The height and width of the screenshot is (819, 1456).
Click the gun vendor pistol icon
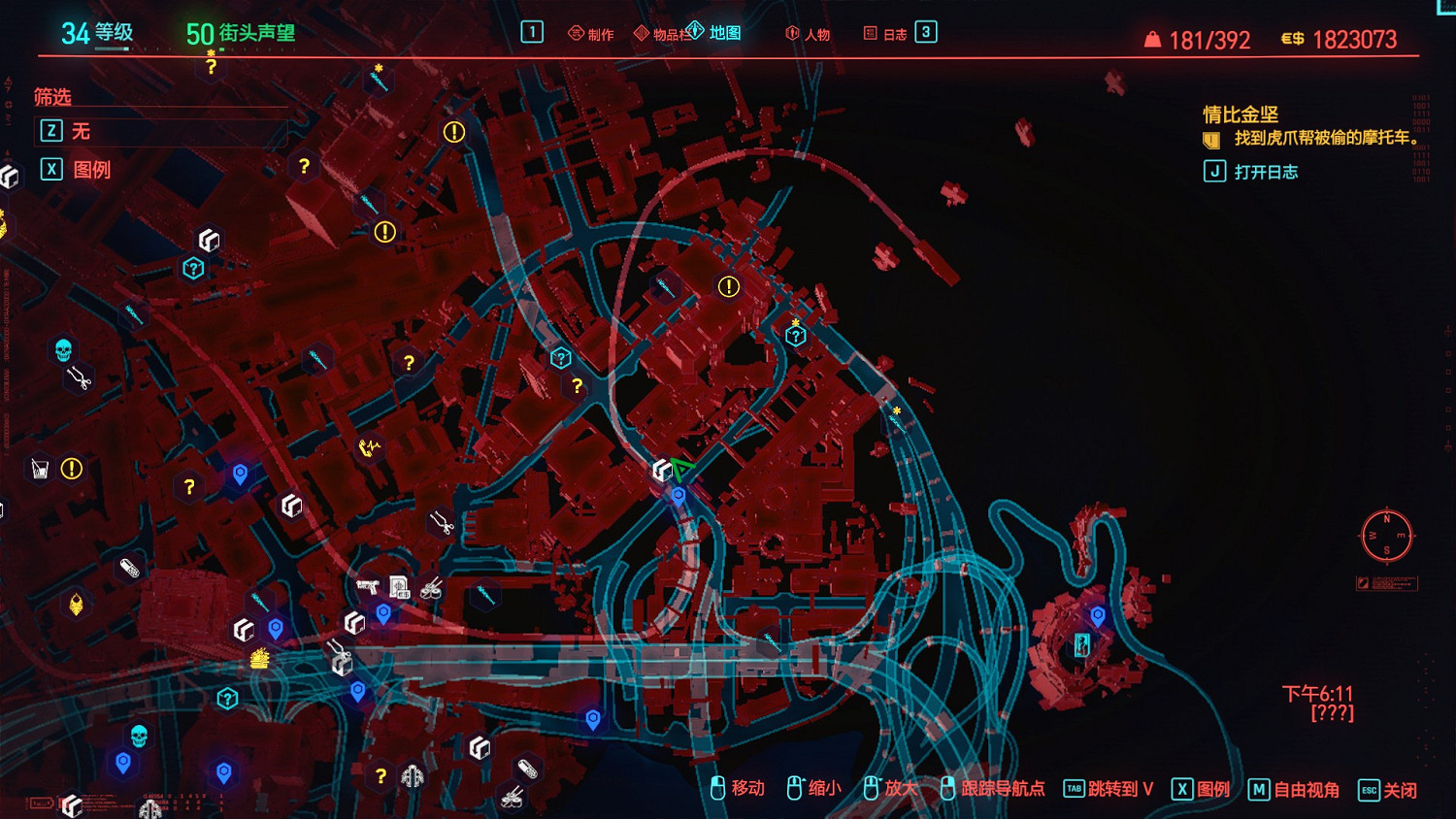coord(366,586)
